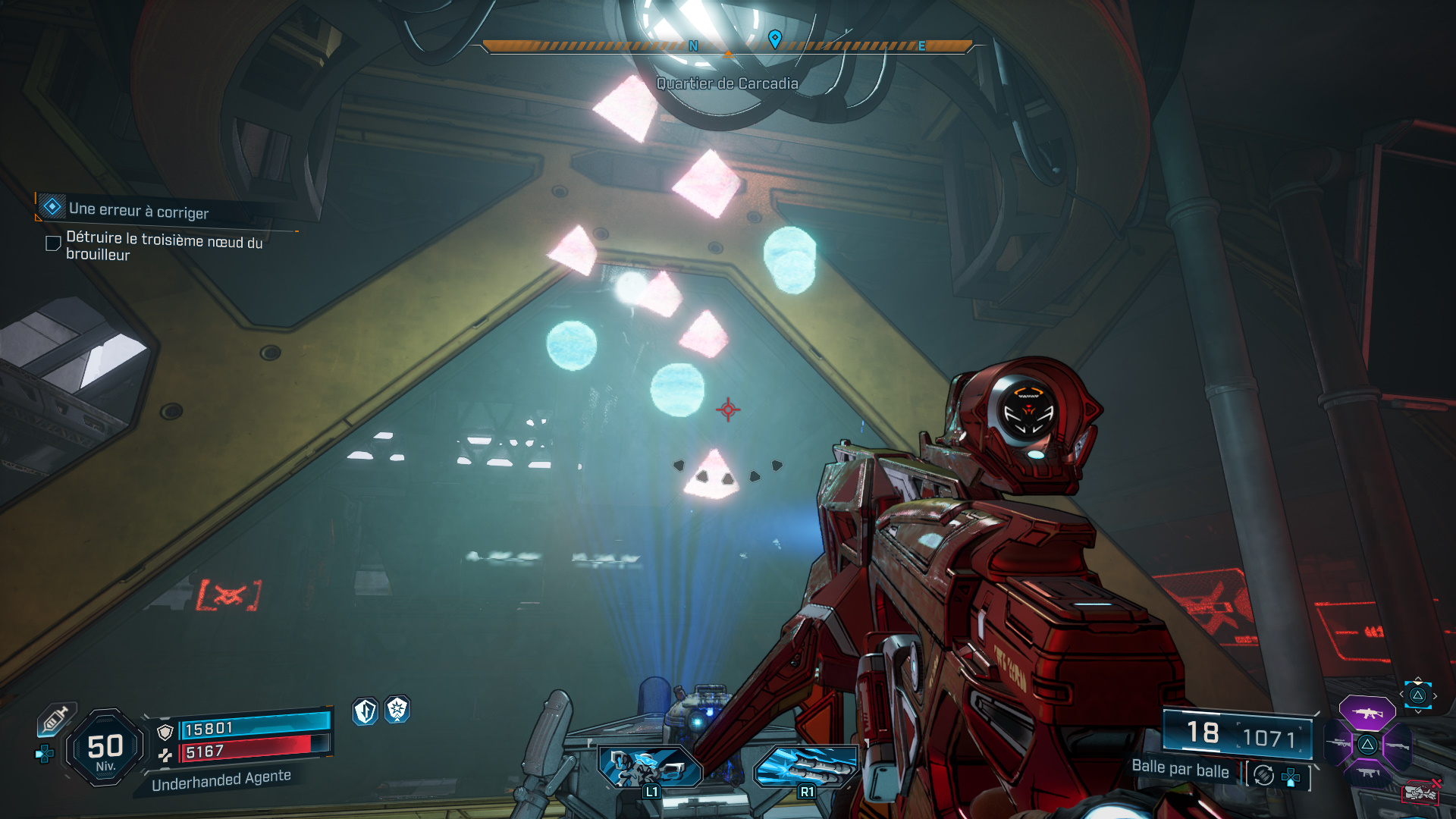The width and height of the screenshot is (1456, 819).
Task: Check the 'Détruire le troisième nœud du brouilleur' objective
Action: 52,244
